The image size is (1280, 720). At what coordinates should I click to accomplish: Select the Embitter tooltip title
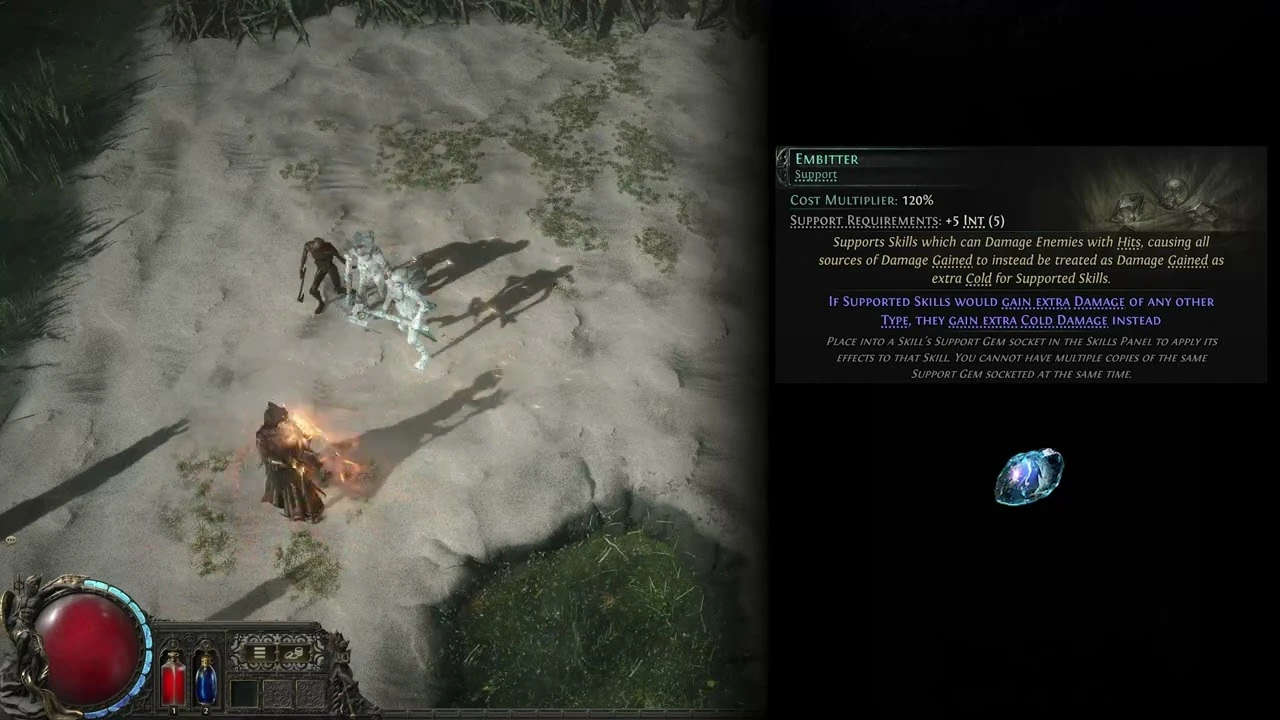coord(826,158)
